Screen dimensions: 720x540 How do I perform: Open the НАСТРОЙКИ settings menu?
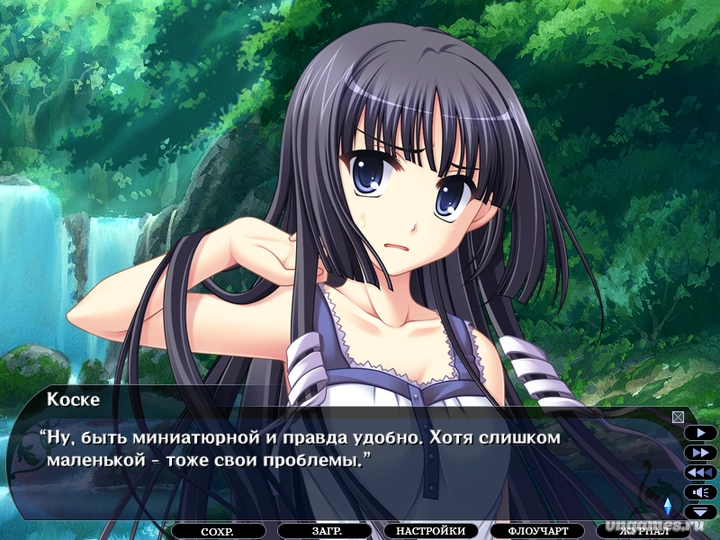[430, 531]
